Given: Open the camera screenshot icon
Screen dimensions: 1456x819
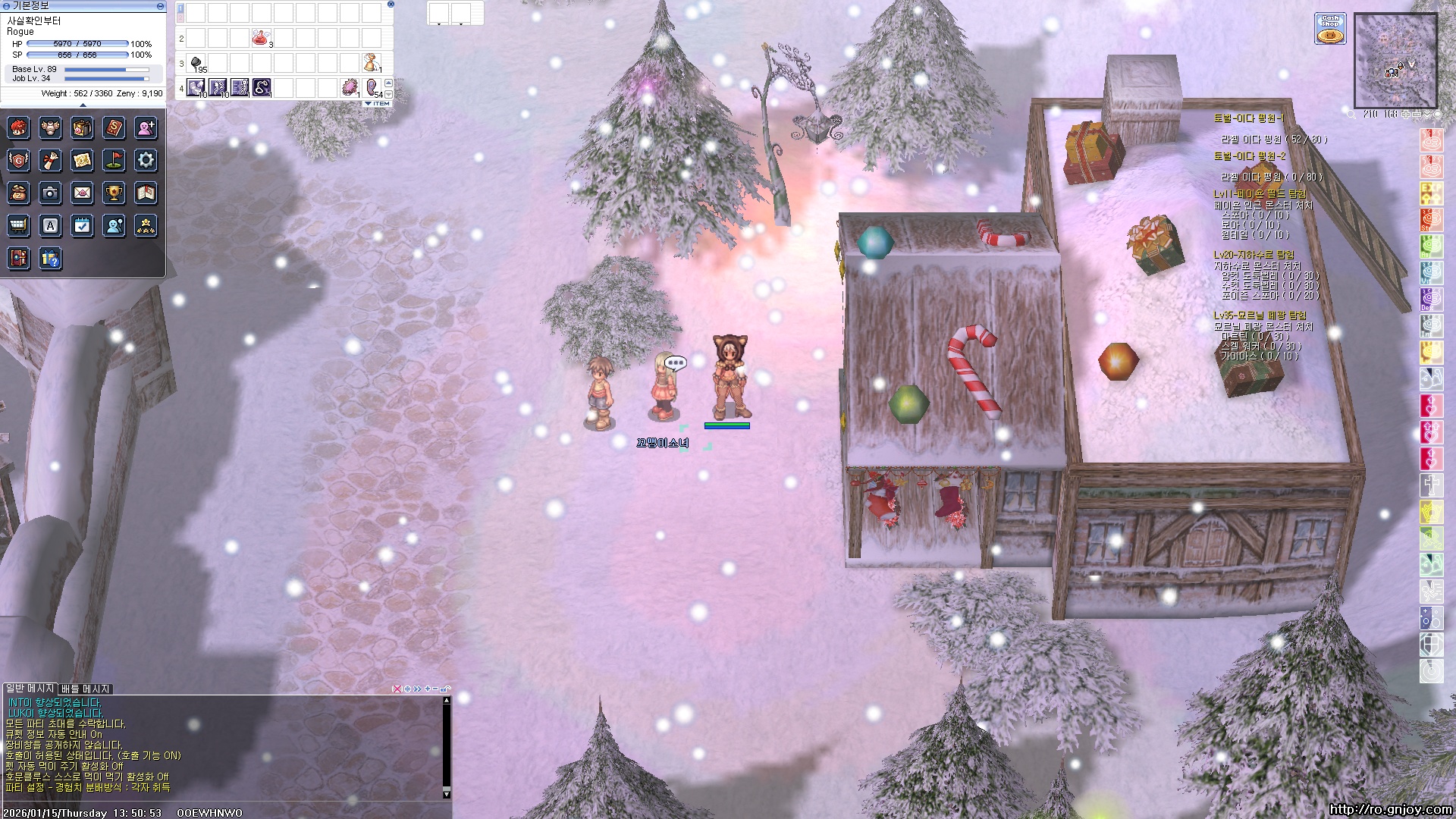Looking at the screenshot, I should [50, 193].
